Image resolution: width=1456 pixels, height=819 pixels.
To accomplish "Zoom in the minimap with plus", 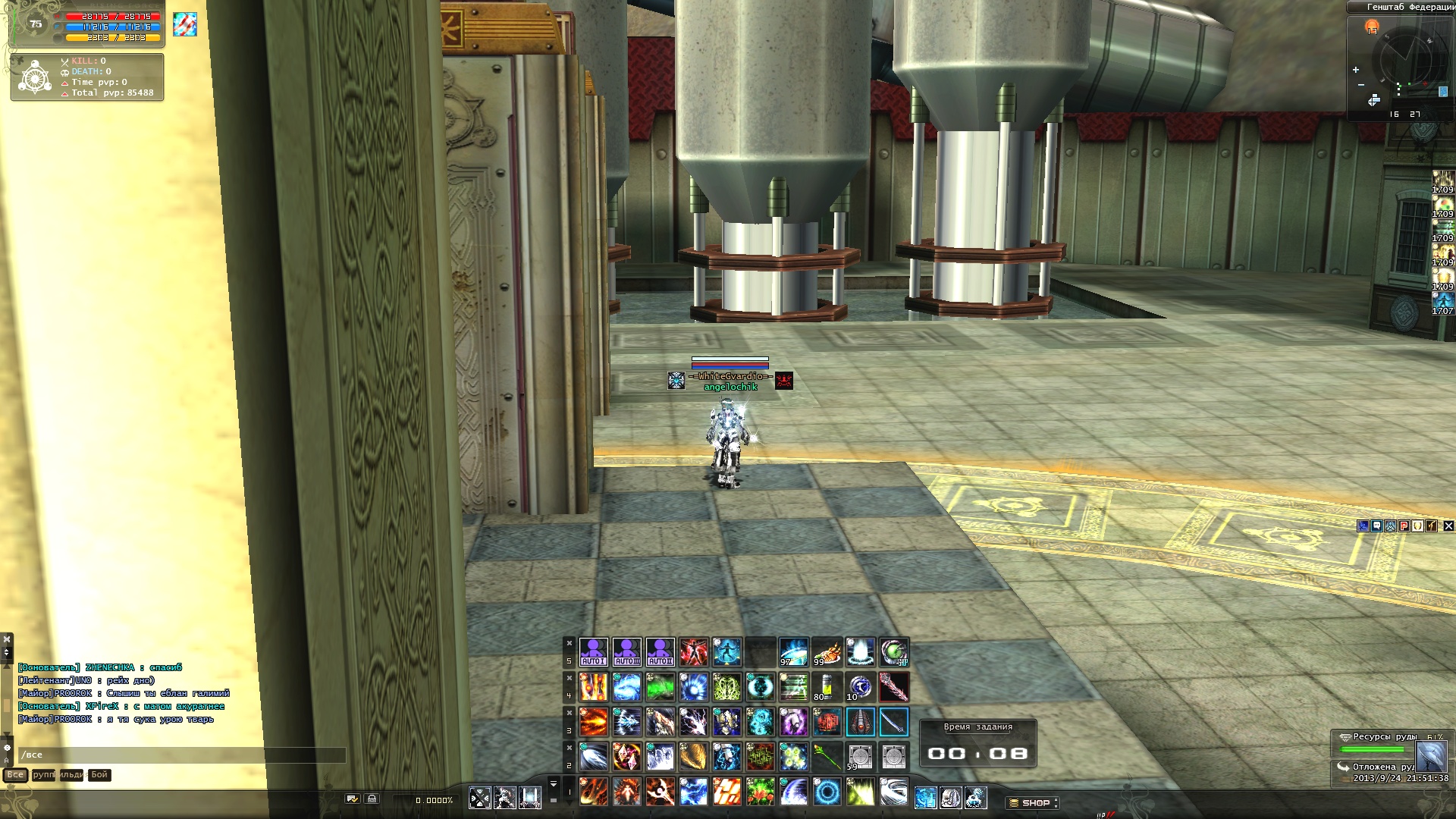I will coord(1356,70).
